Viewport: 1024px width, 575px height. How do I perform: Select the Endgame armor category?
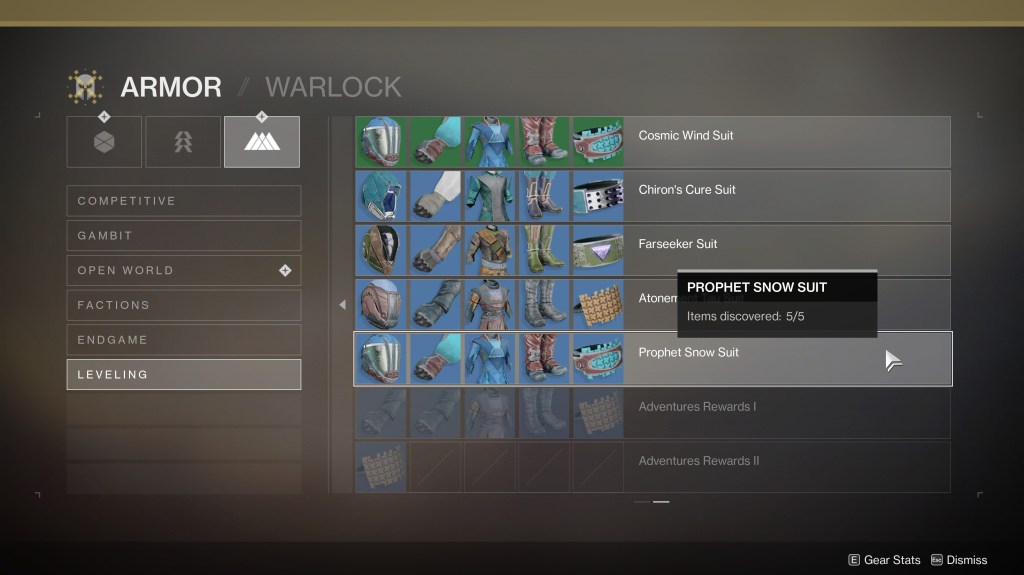(183, 340)
